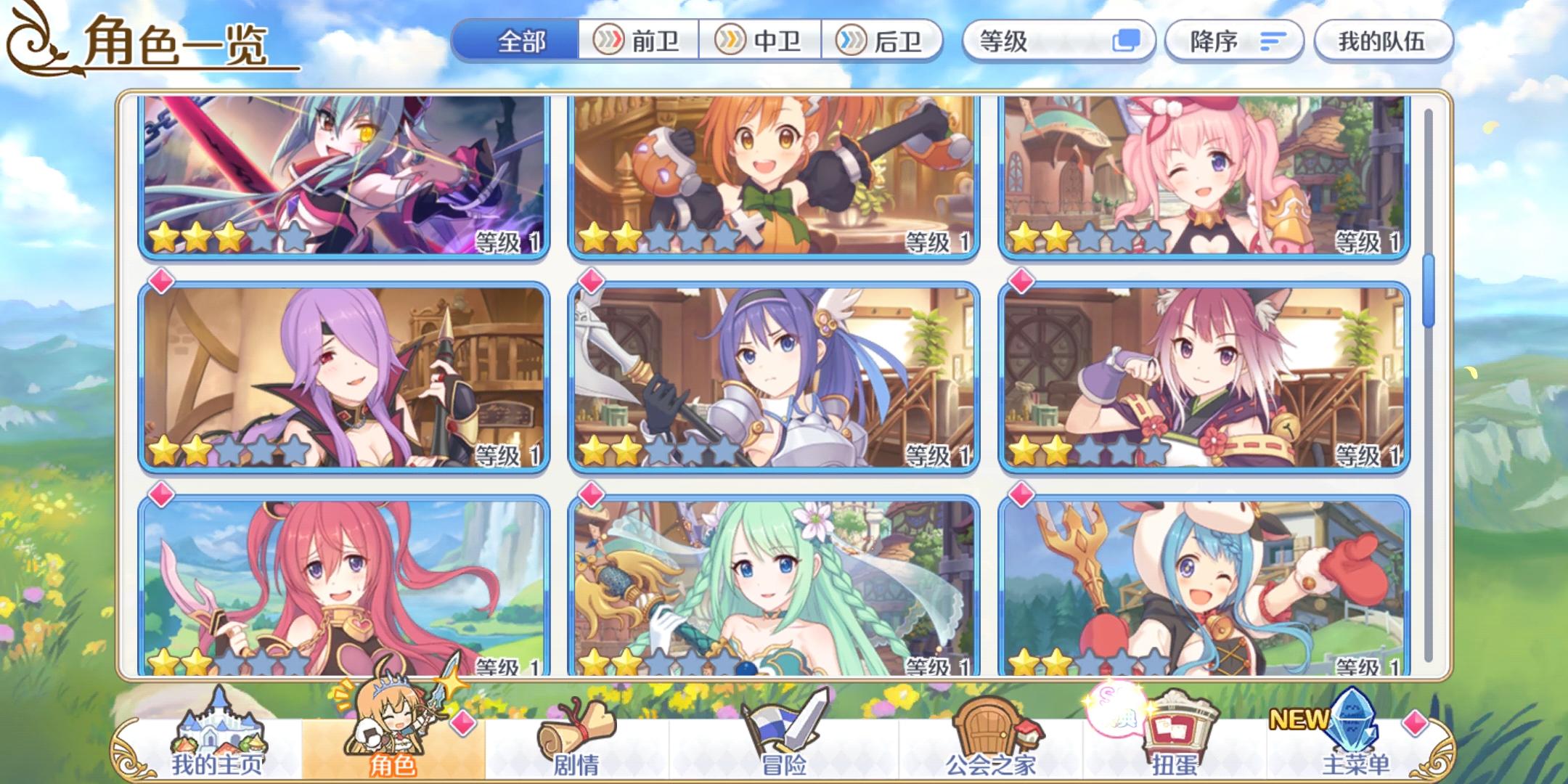Image resolution: width=1568 pixels, height=784 pixels.
Task: Click the copy icon beside 等级 filter
Action: point(1130,41)
